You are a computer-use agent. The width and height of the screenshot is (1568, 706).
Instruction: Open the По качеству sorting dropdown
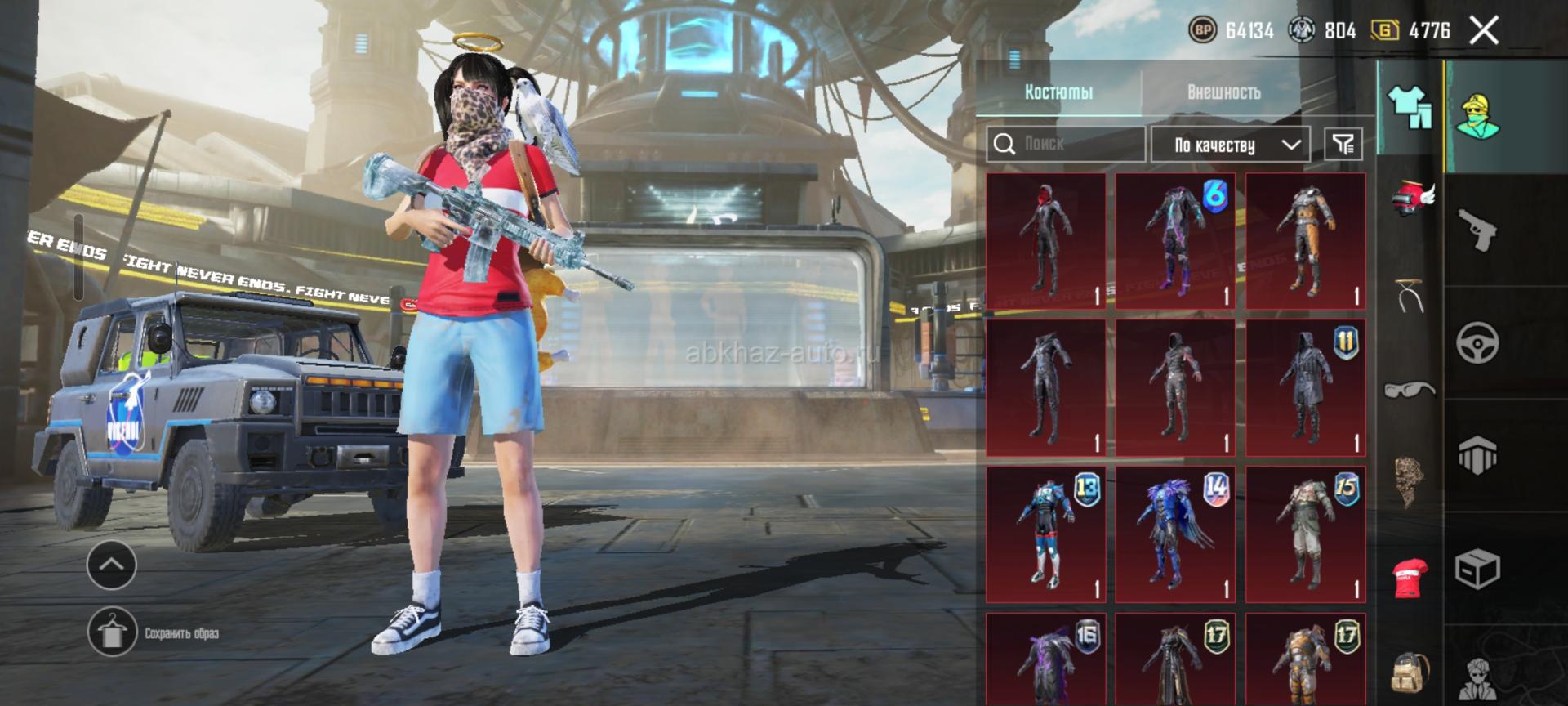click(1231, 145)
